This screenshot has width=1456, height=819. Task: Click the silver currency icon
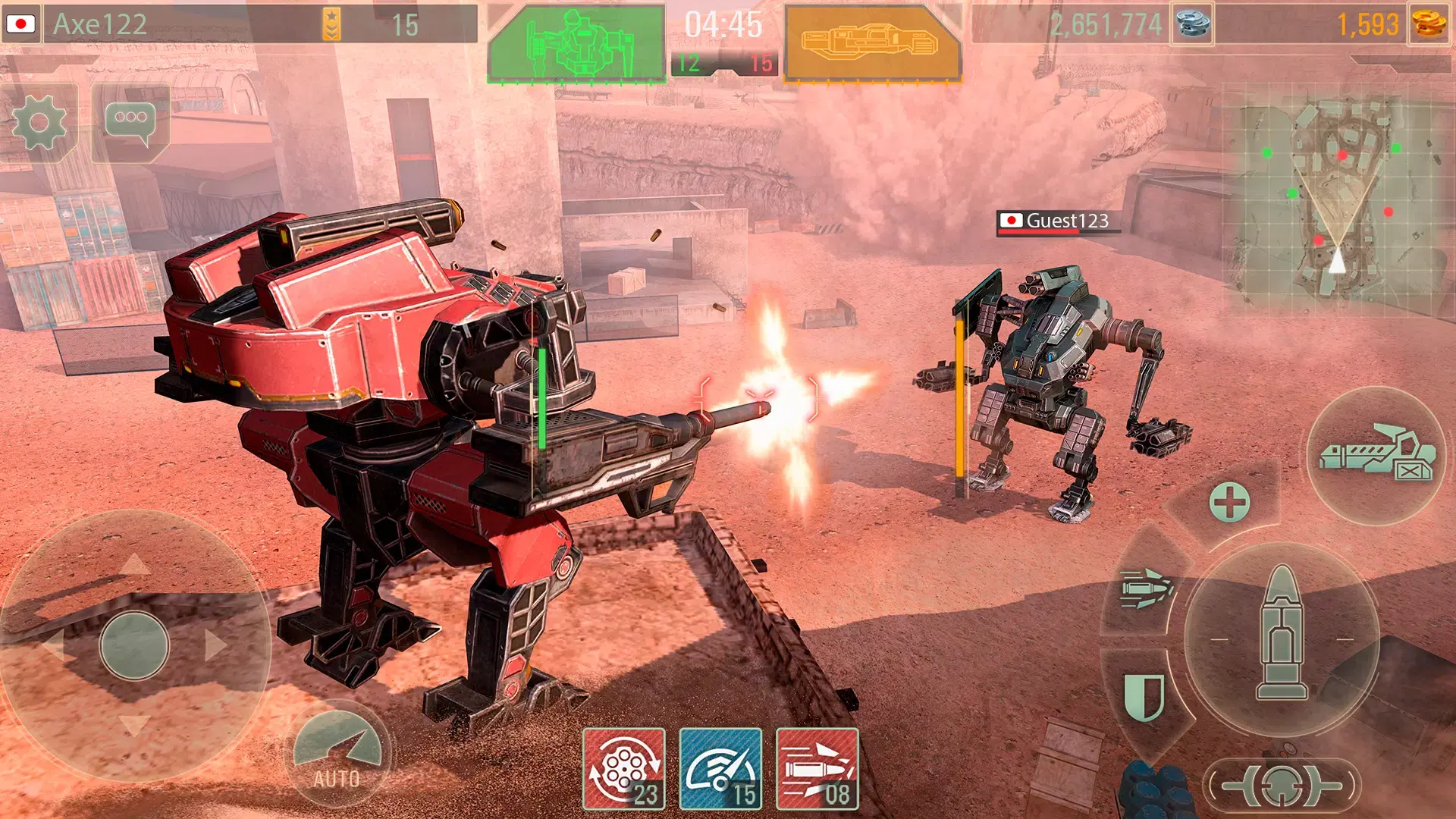1192,24
